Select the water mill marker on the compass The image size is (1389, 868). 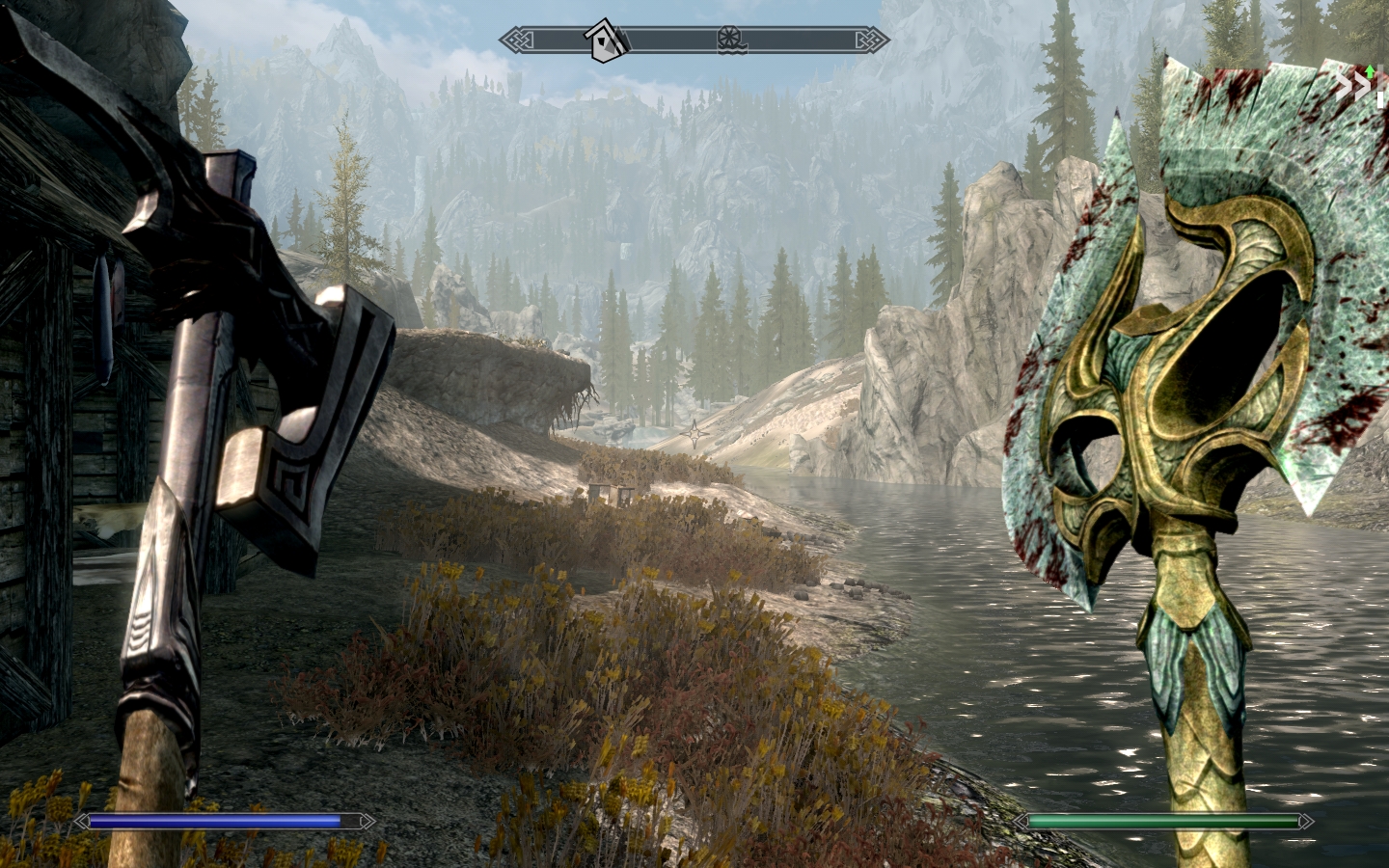click(733, 40)
